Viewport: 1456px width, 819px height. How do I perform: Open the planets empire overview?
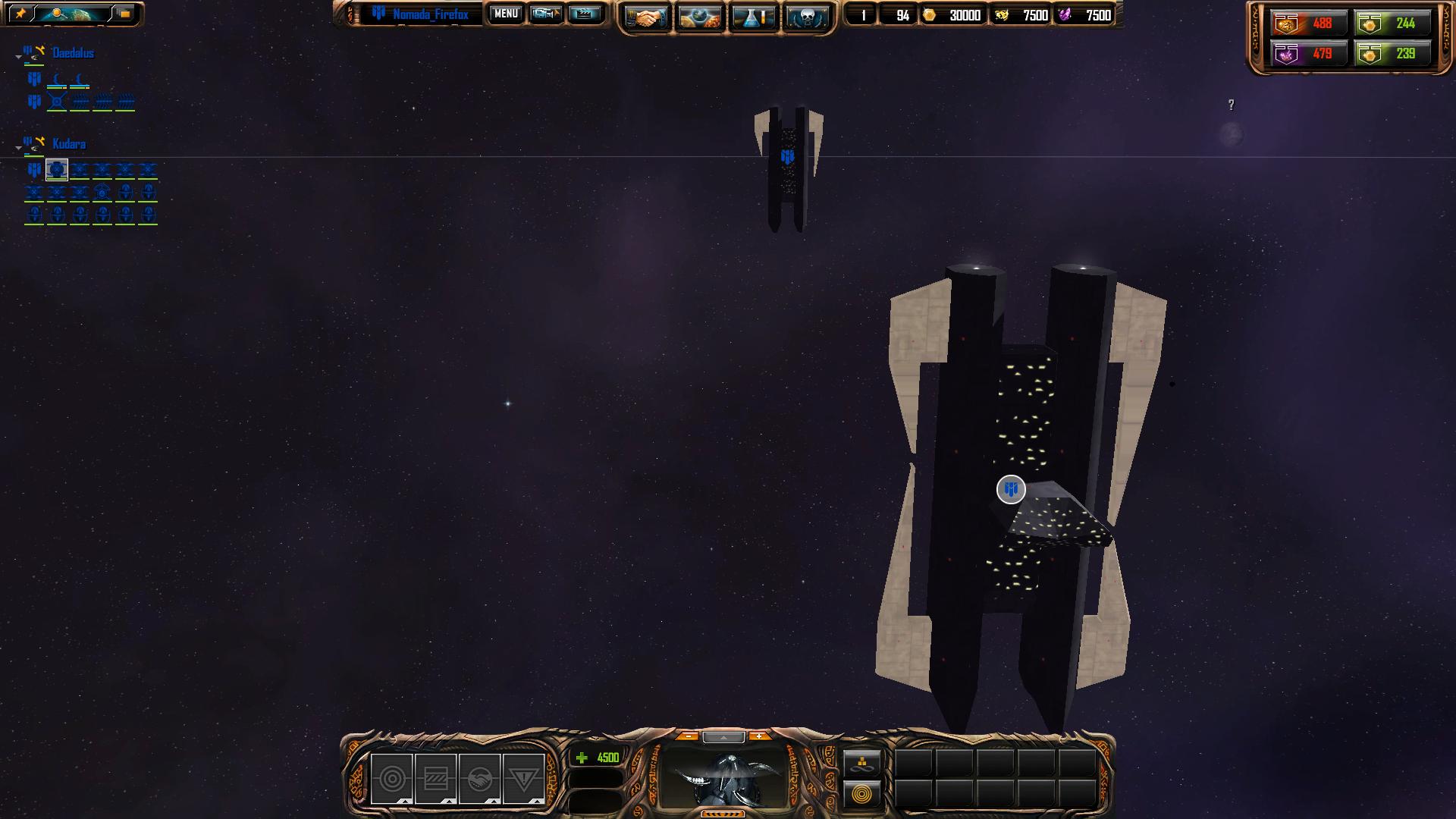click(x=699, y=17)
